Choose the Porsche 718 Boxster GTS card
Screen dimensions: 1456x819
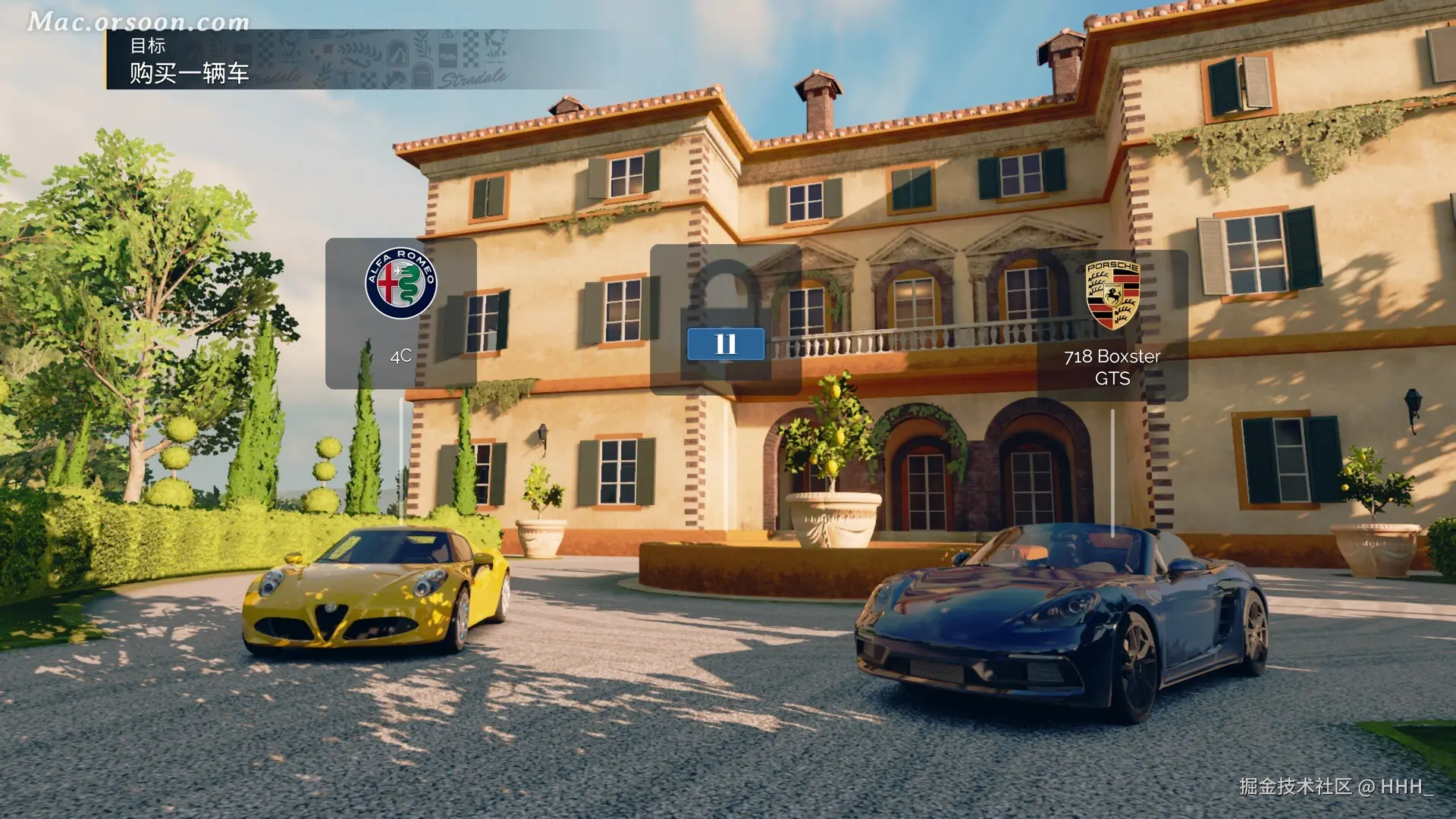point(1112,325)
